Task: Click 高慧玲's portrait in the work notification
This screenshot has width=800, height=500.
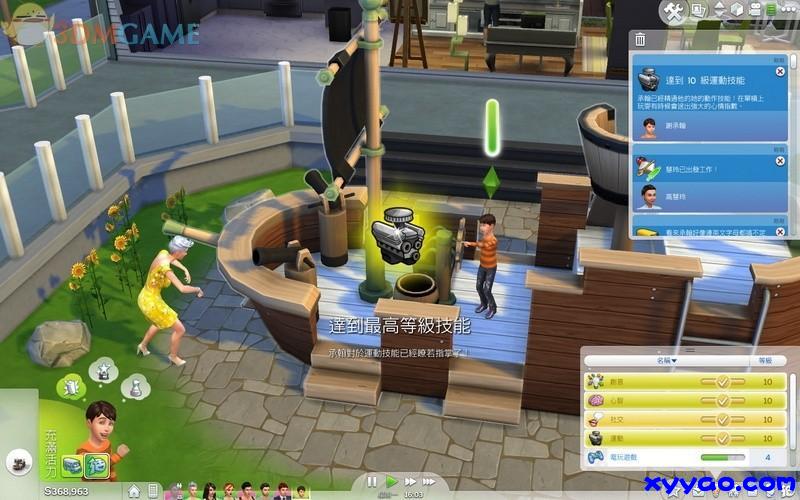Action: [x=649, y=196]
